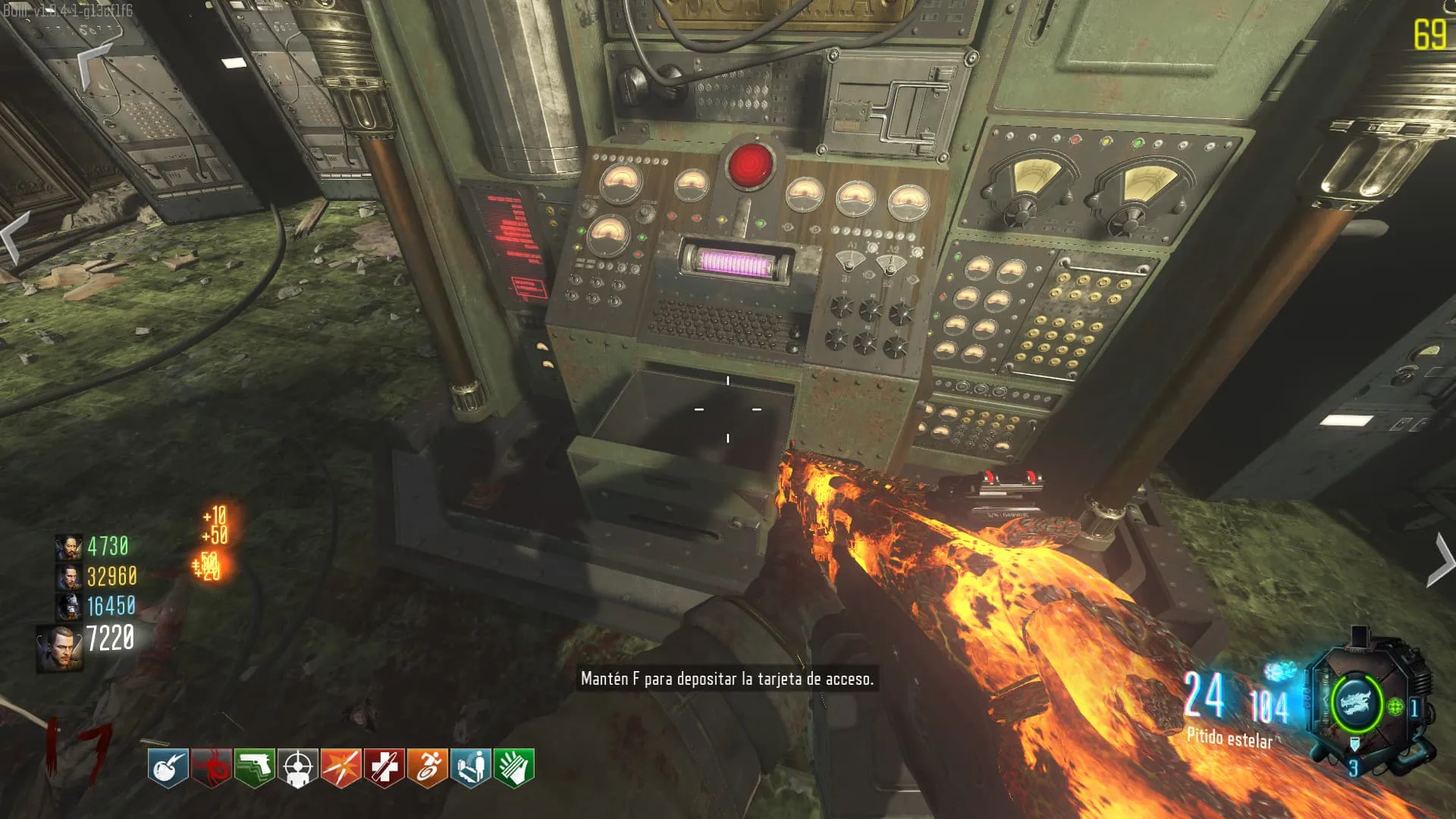Choose the orange running-man Stamin-Up perk

pos(427,767)
